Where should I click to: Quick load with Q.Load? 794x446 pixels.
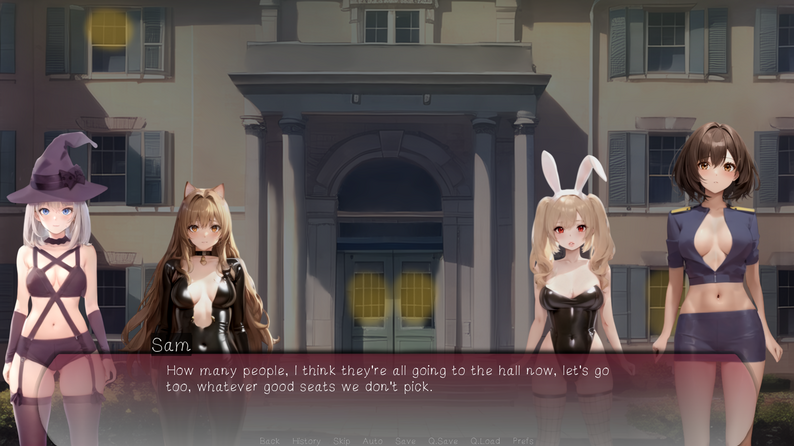pyautogui.click(x=485, y=440)
